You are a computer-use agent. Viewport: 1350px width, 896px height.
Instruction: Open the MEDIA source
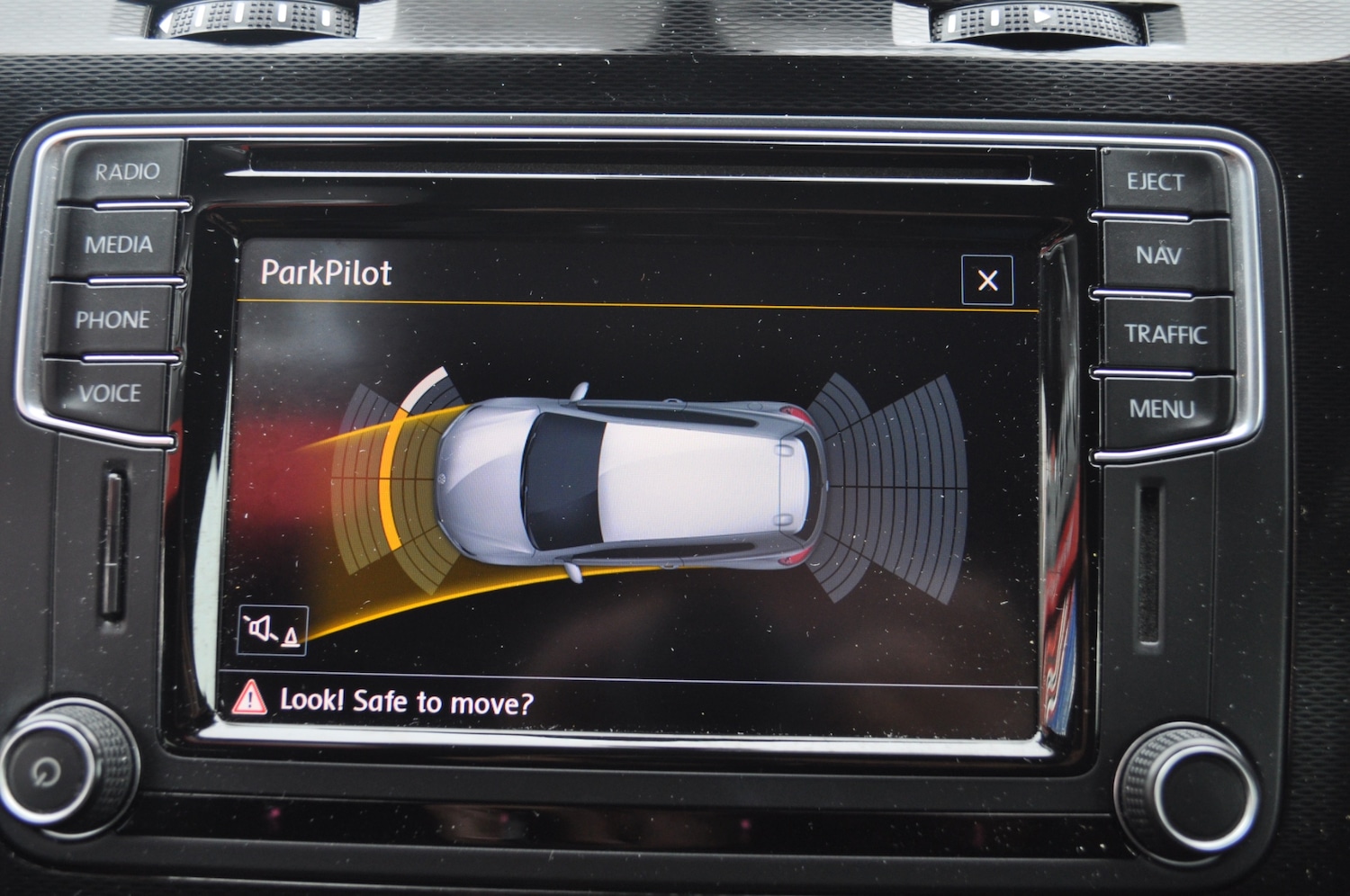[x=119, y=245]
